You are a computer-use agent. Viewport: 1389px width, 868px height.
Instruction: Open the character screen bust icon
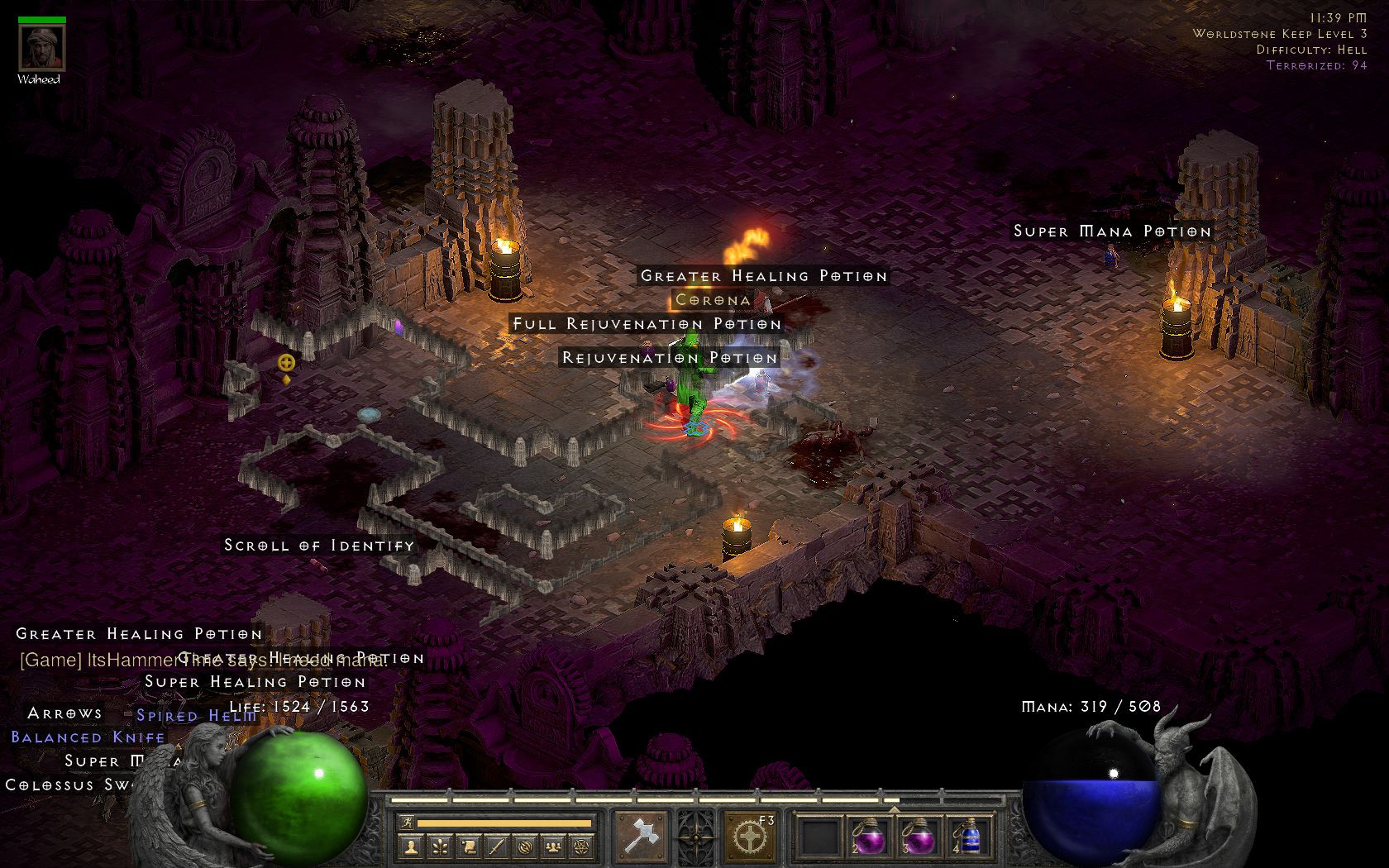[x=411, y=847]
